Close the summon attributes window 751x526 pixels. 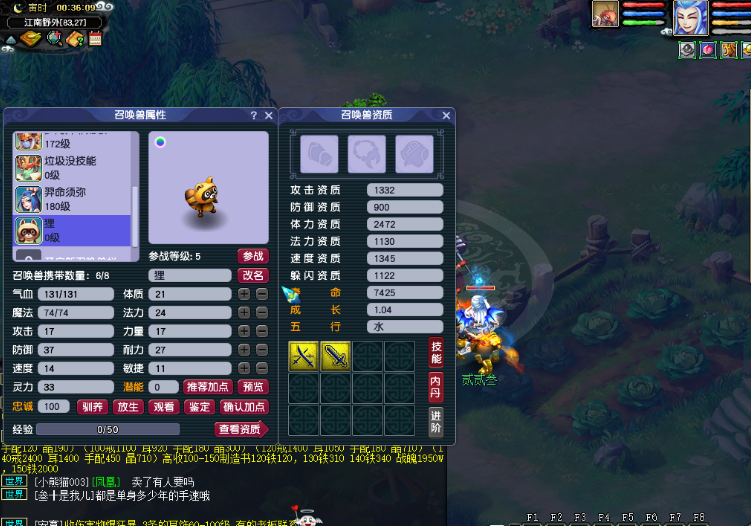click(x=268, y=116)
